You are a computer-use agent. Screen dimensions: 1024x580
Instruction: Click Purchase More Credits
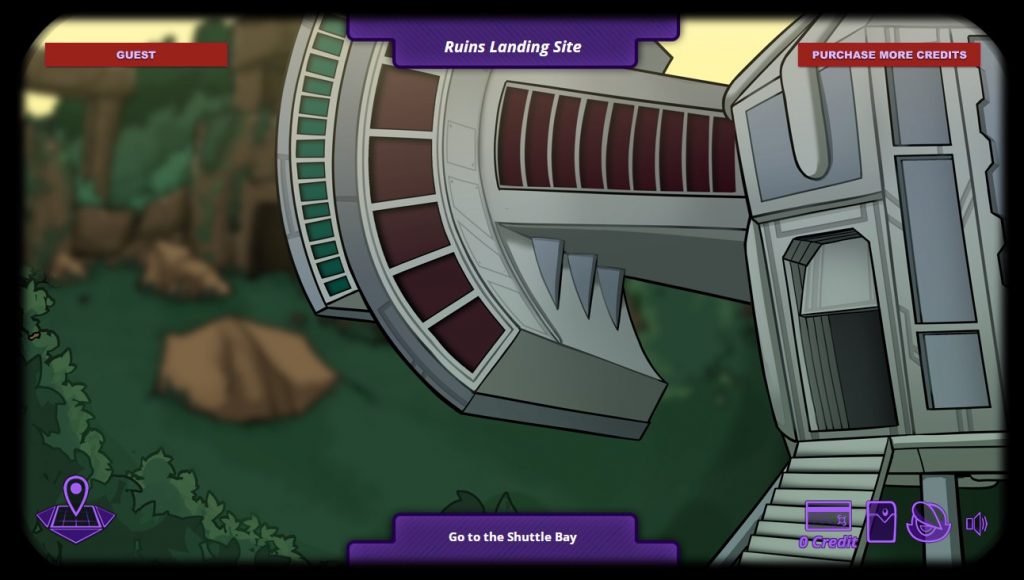coord(888,55)
